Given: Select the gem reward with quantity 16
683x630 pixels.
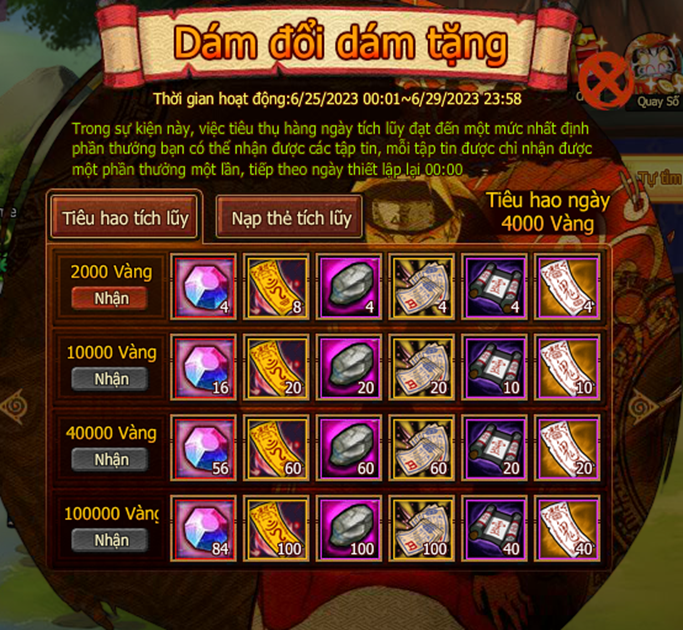Looking at the screenshot, I should (x=204, y=366).
